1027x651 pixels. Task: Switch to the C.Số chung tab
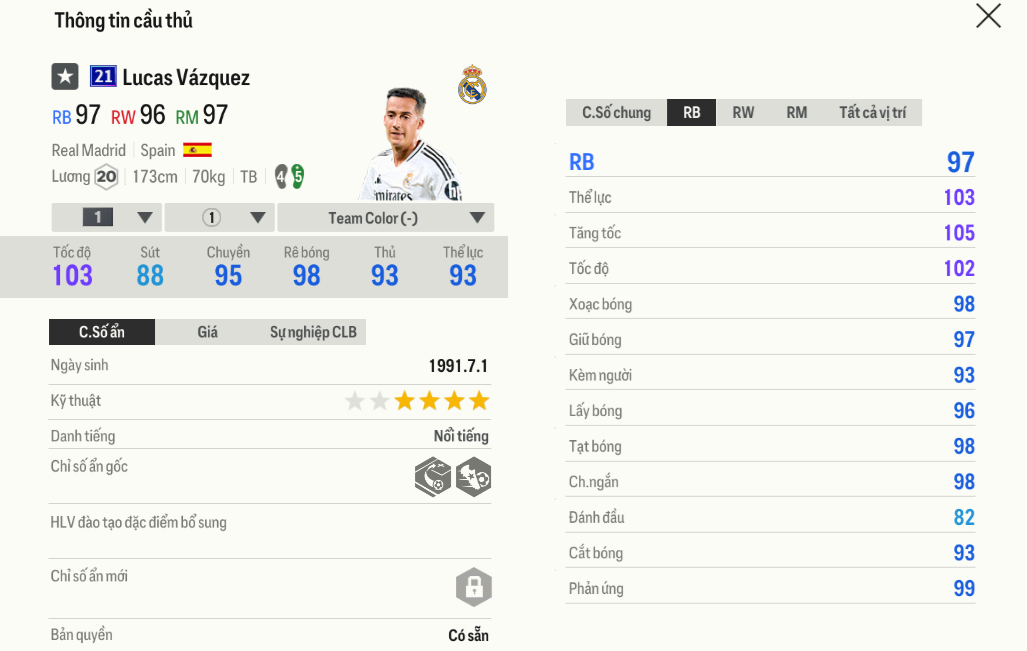click(616, 113)
